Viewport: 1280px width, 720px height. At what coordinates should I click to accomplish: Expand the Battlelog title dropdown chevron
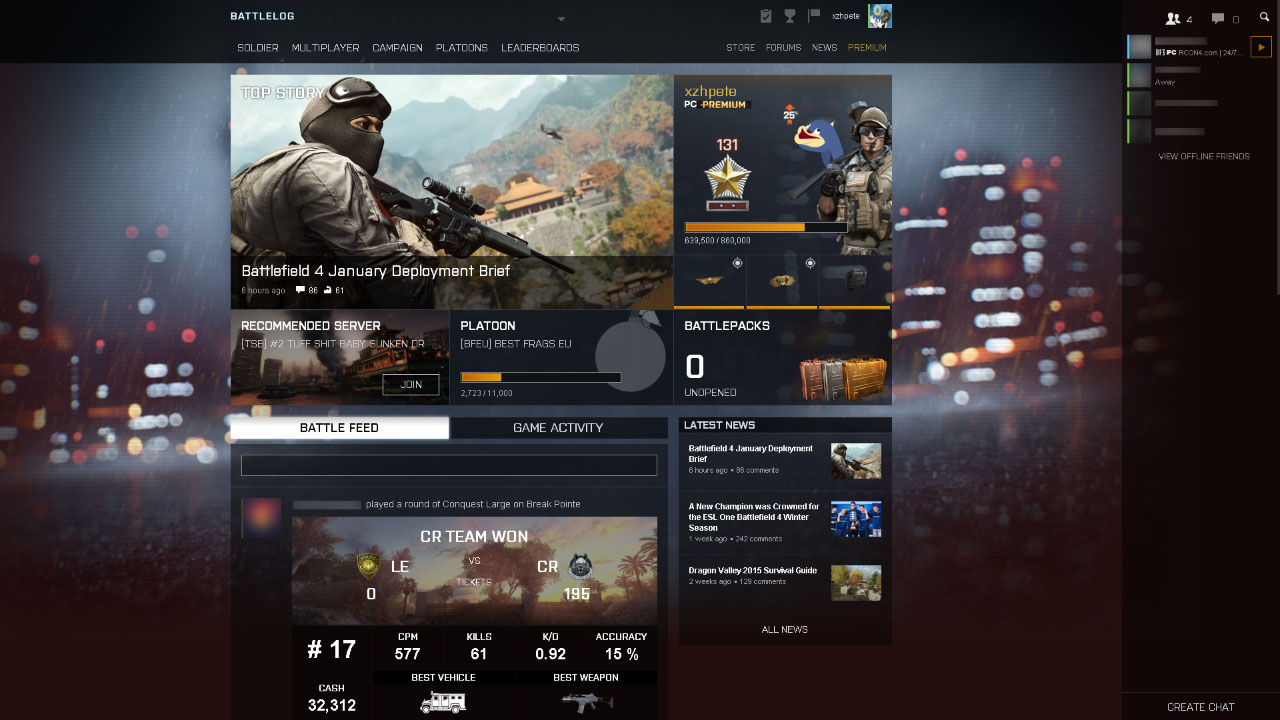point(562,19)
